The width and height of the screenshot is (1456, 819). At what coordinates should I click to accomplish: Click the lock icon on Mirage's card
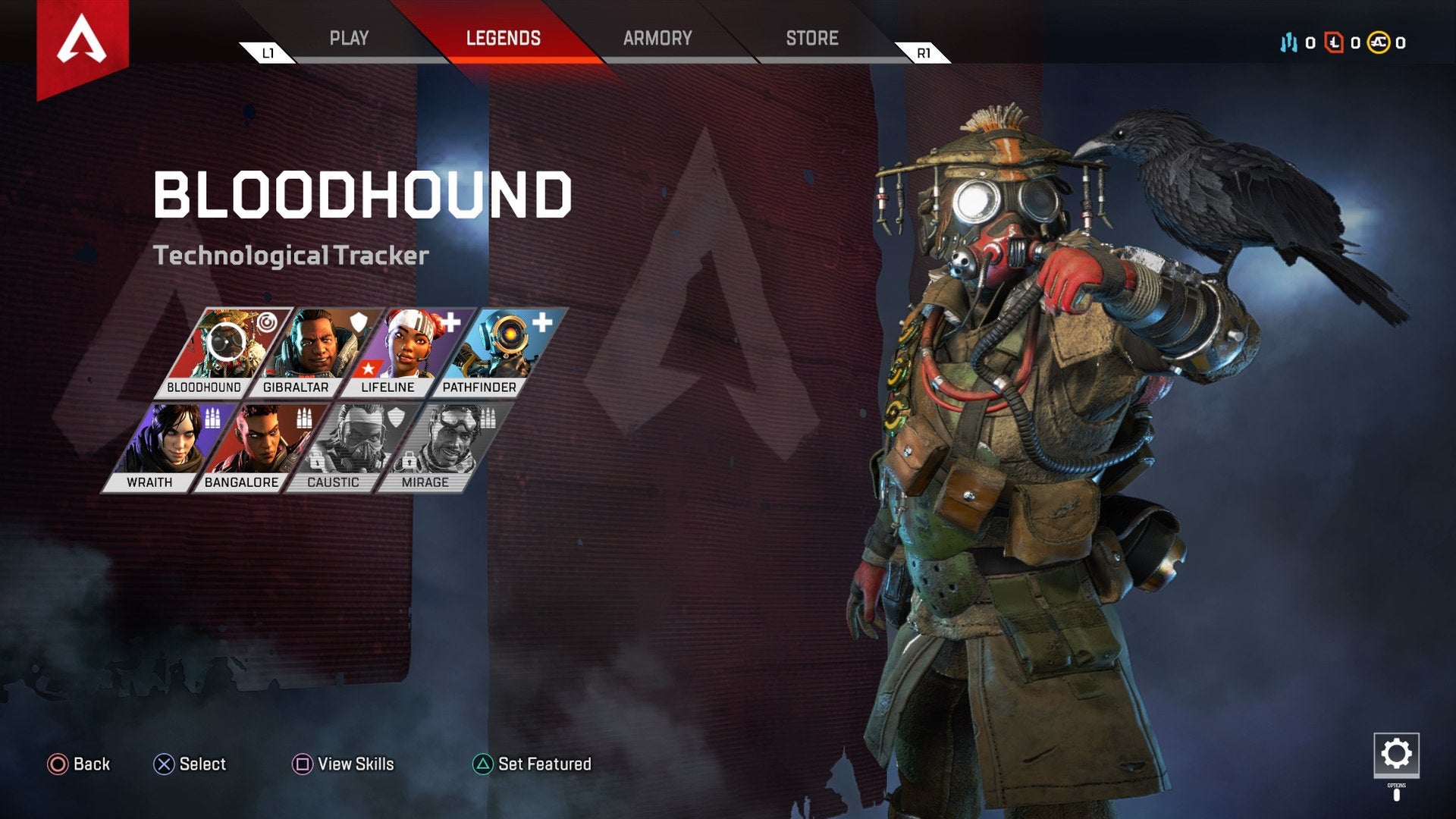[x=409, y=462]
